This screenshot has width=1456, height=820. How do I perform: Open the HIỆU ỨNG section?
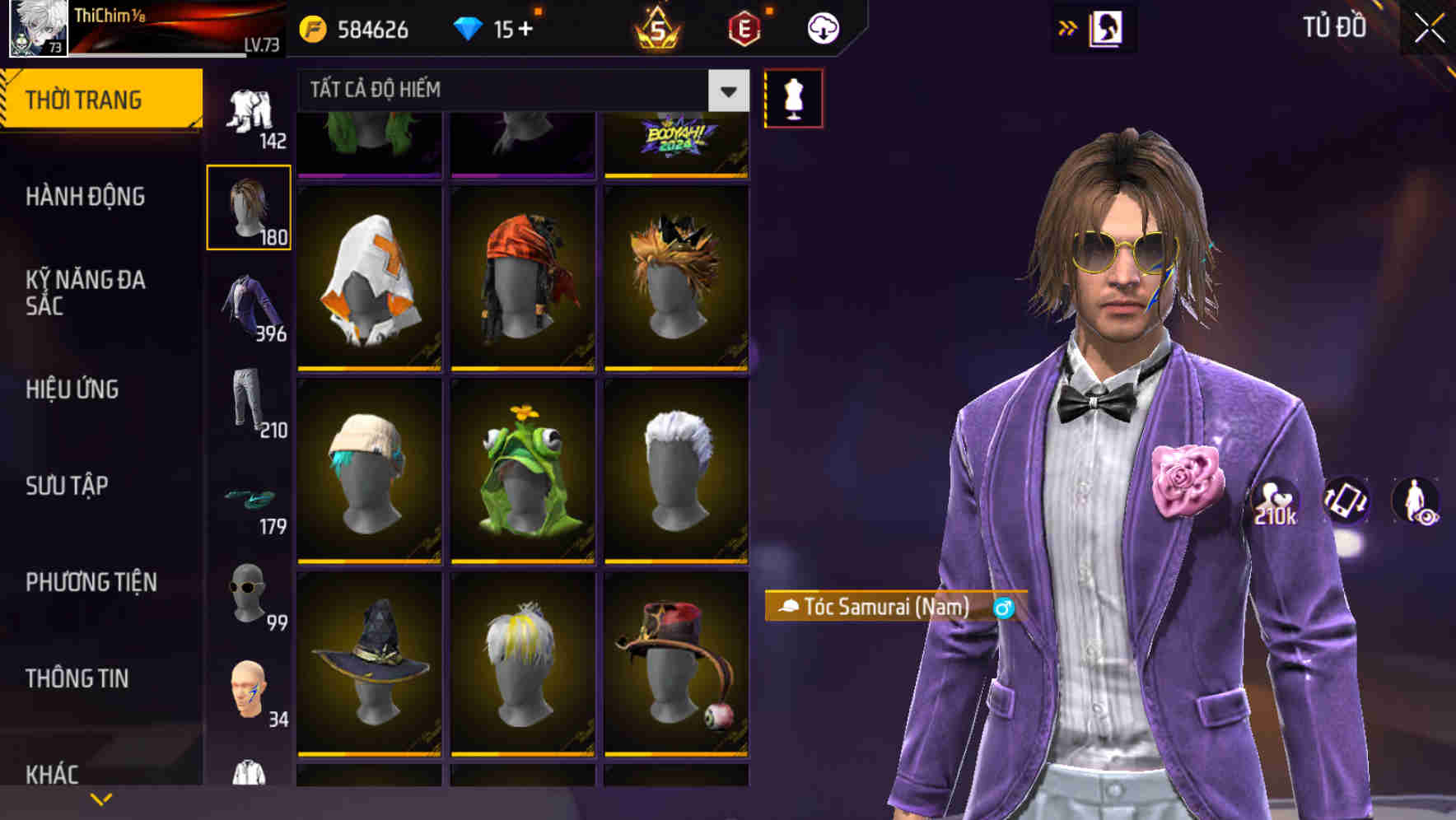tap(73, 389)
